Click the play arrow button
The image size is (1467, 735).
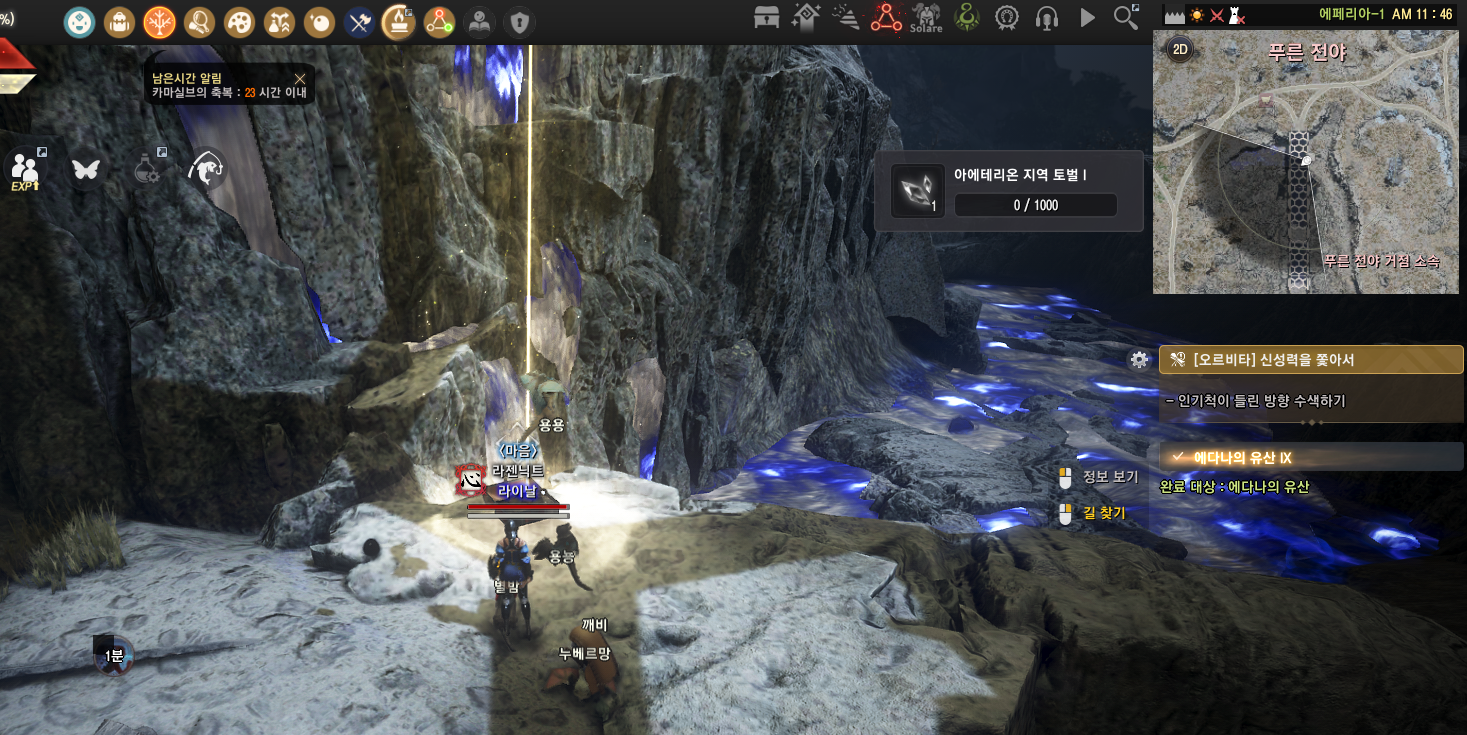1087,17
